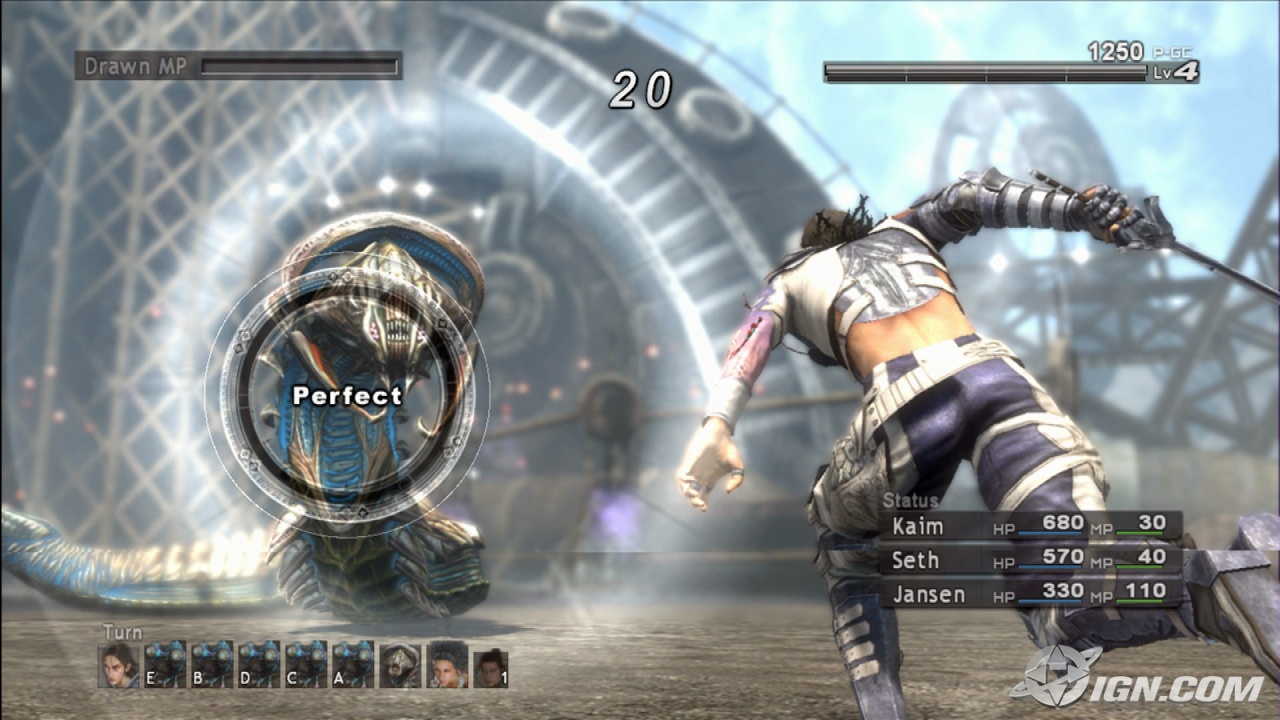
Task: Select enemy portrait D in the Turn order
Action: (259, 665)
